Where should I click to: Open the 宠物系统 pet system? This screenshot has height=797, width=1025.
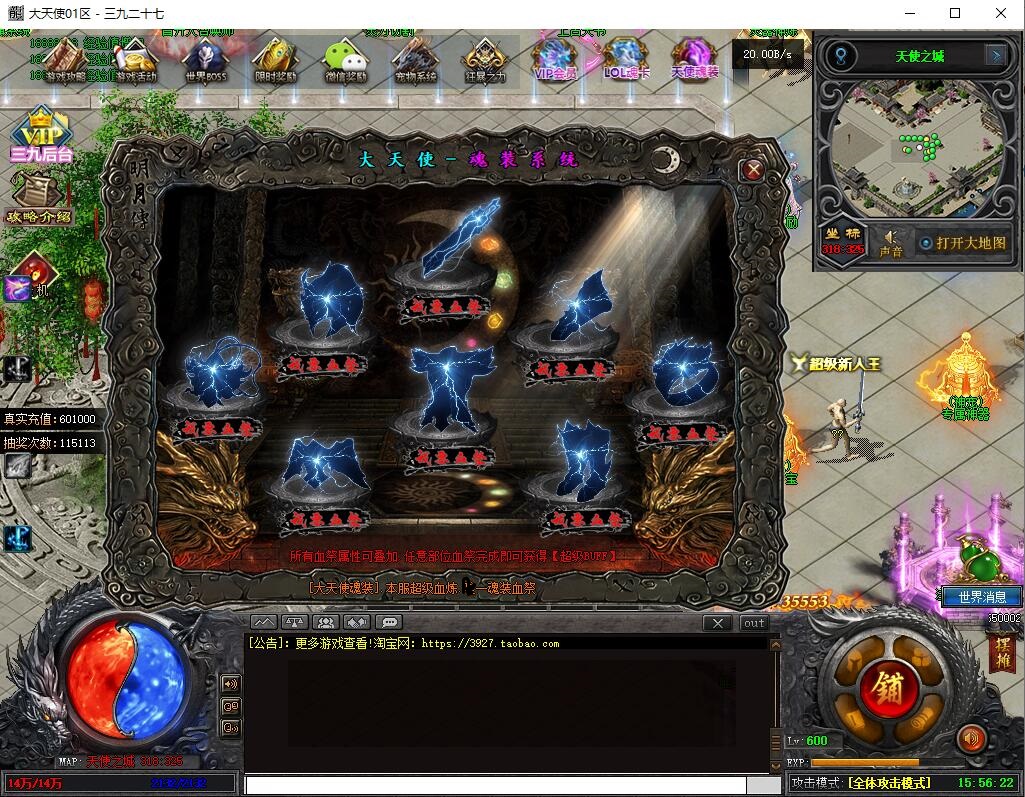tap(415, 60)
